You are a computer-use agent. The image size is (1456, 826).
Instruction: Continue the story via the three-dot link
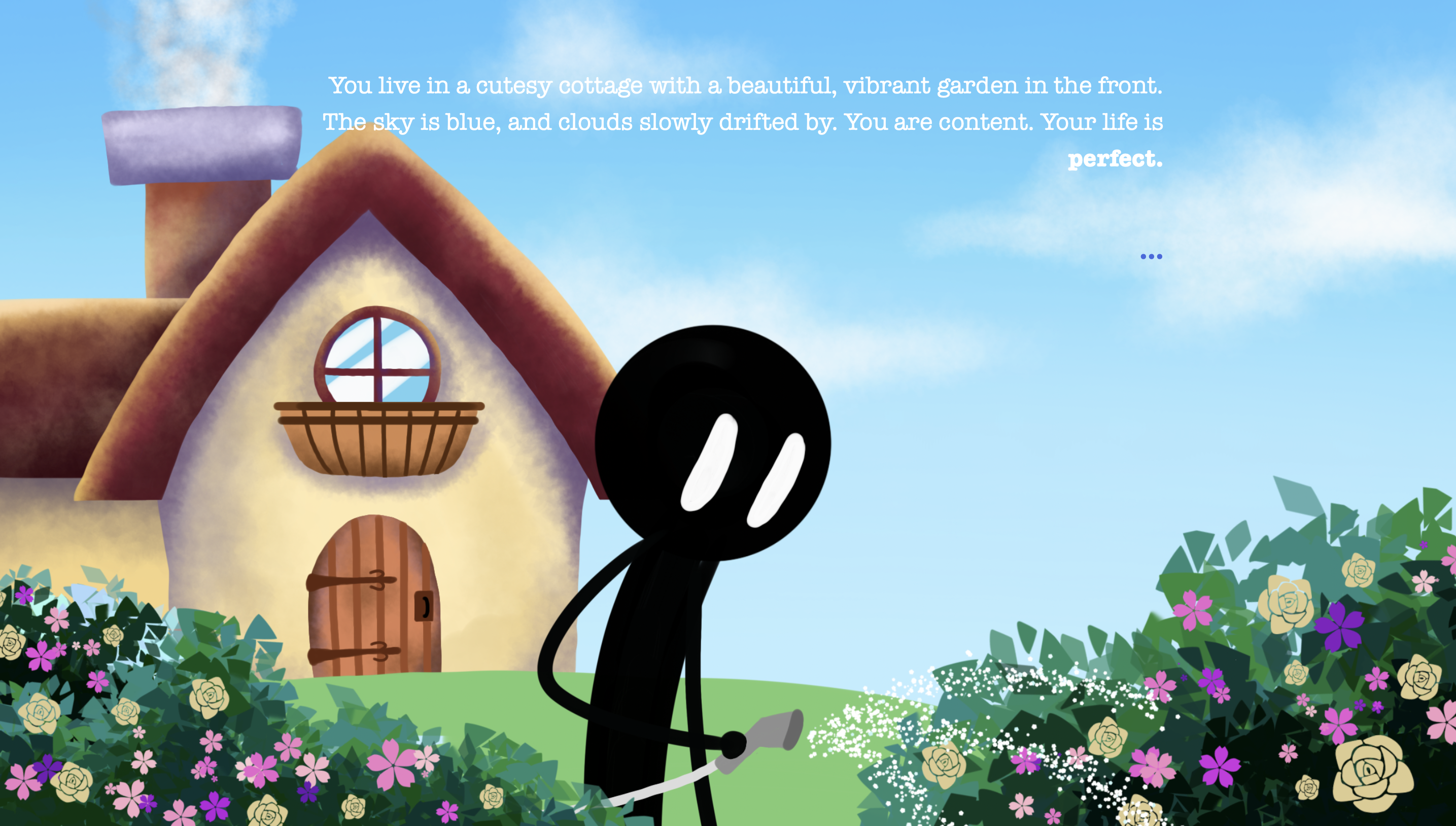[1151, 256]
